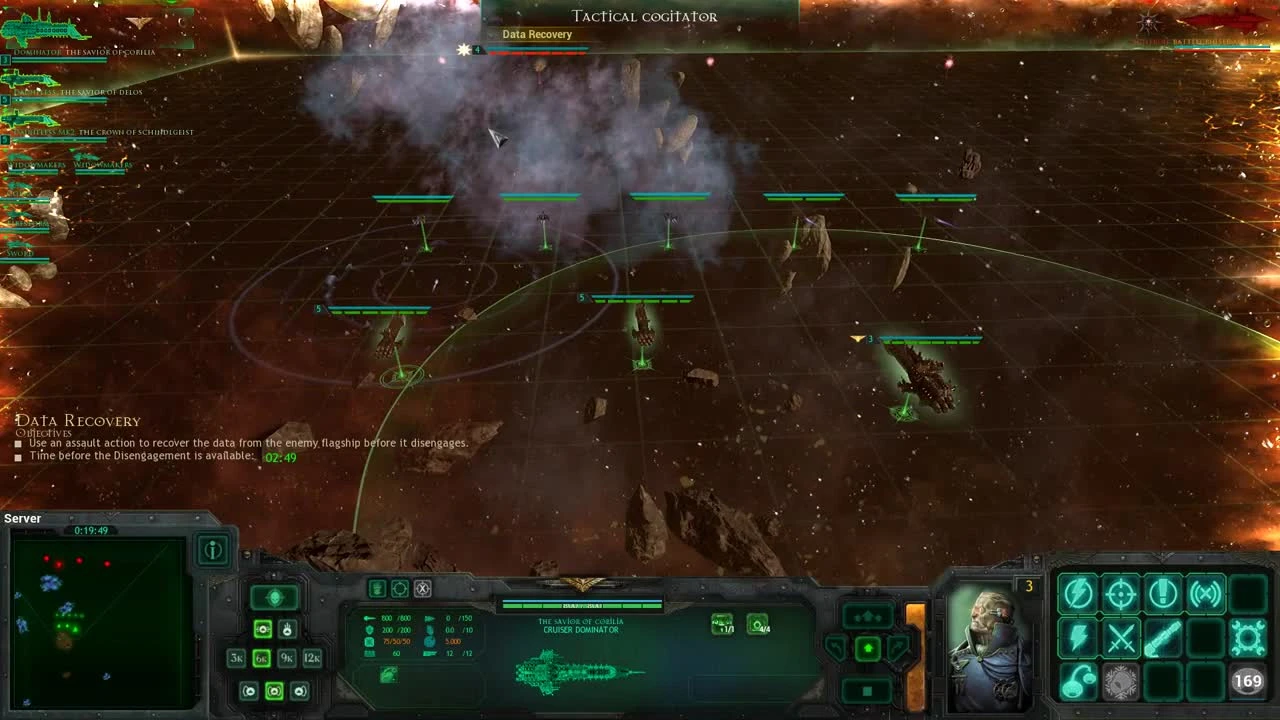Click the Data Recovery objective heading
The width and height of the screenshot is (1280, 720).
(x=78, y=420)
